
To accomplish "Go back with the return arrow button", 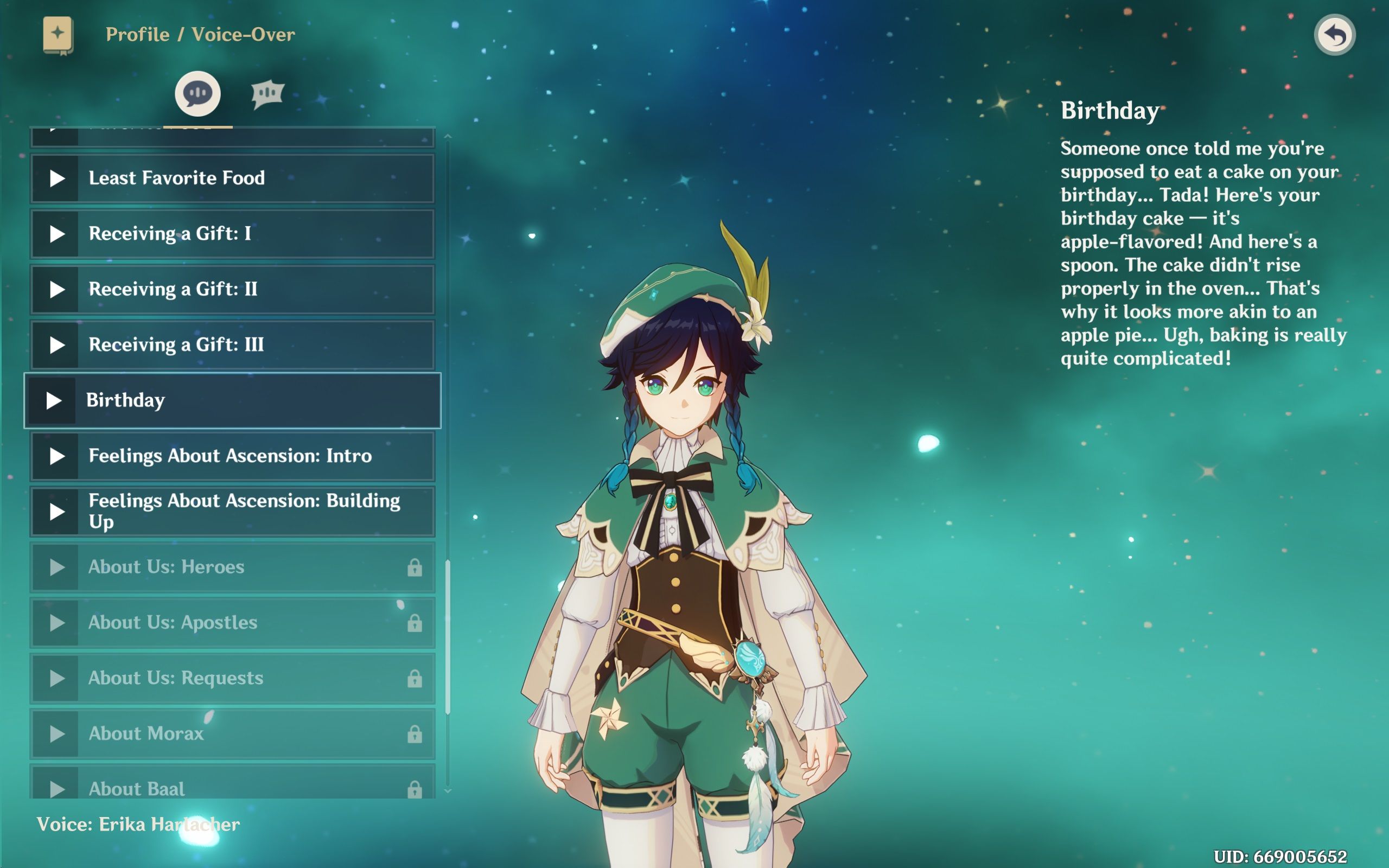I will click(1335, 35).
